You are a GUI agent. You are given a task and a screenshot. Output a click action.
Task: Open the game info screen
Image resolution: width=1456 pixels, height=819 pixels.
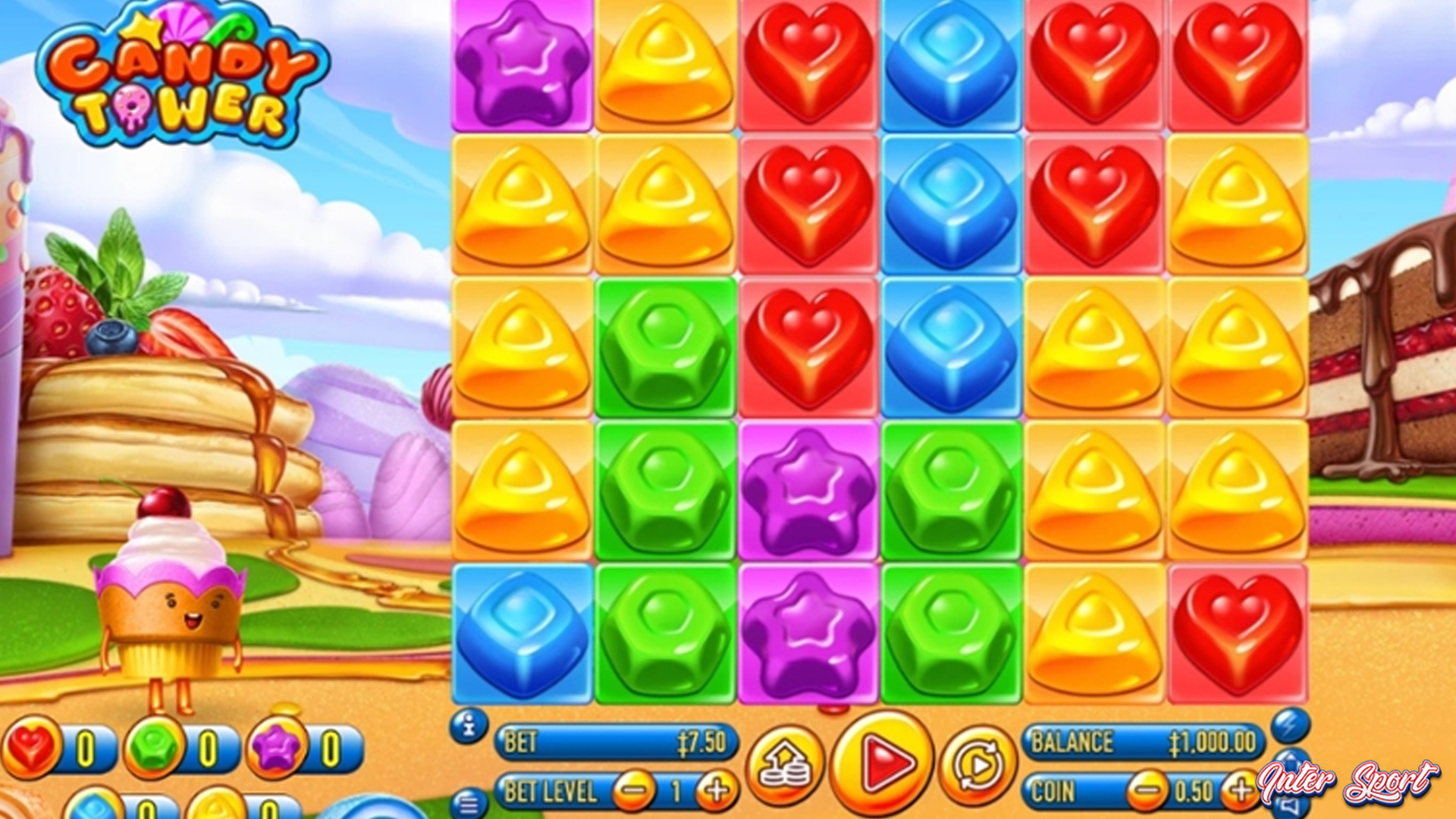(470, 725)
